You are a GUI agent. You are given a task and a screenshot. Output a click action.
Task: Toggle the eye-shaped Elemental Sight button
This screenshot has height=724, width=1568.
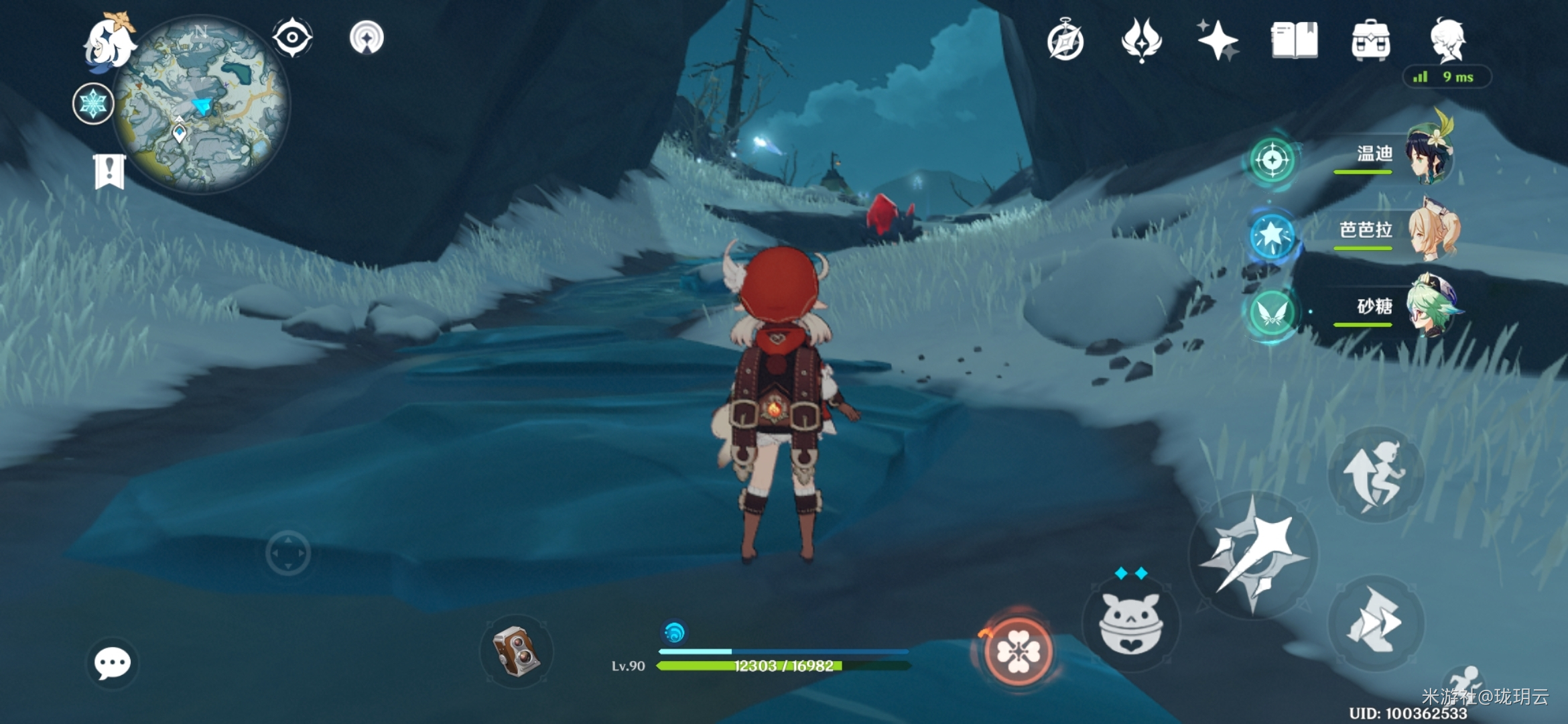(x=292, y=38)
